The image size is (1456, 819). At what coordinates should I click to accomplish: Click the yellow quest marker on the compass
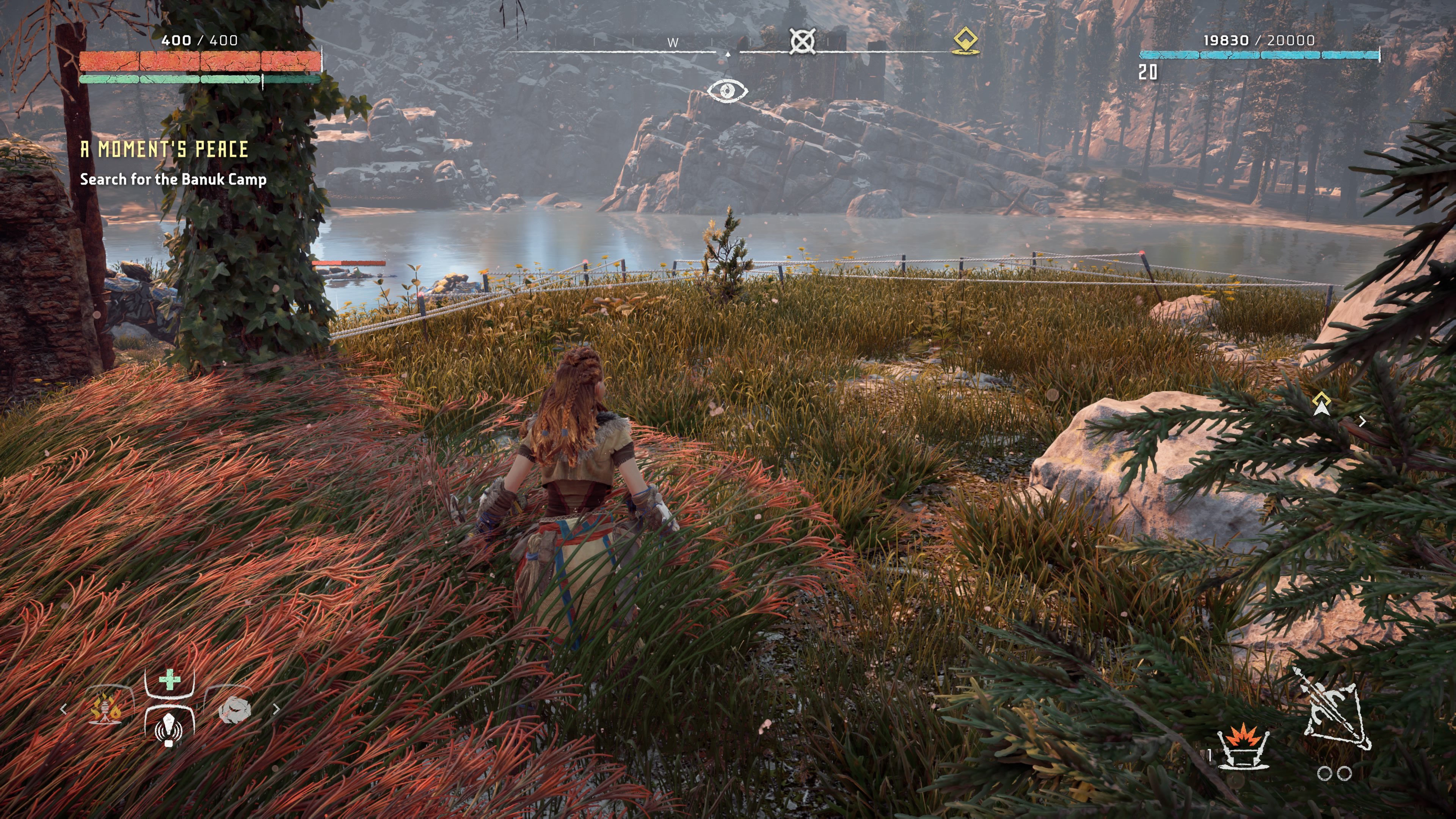click(965, 41)
